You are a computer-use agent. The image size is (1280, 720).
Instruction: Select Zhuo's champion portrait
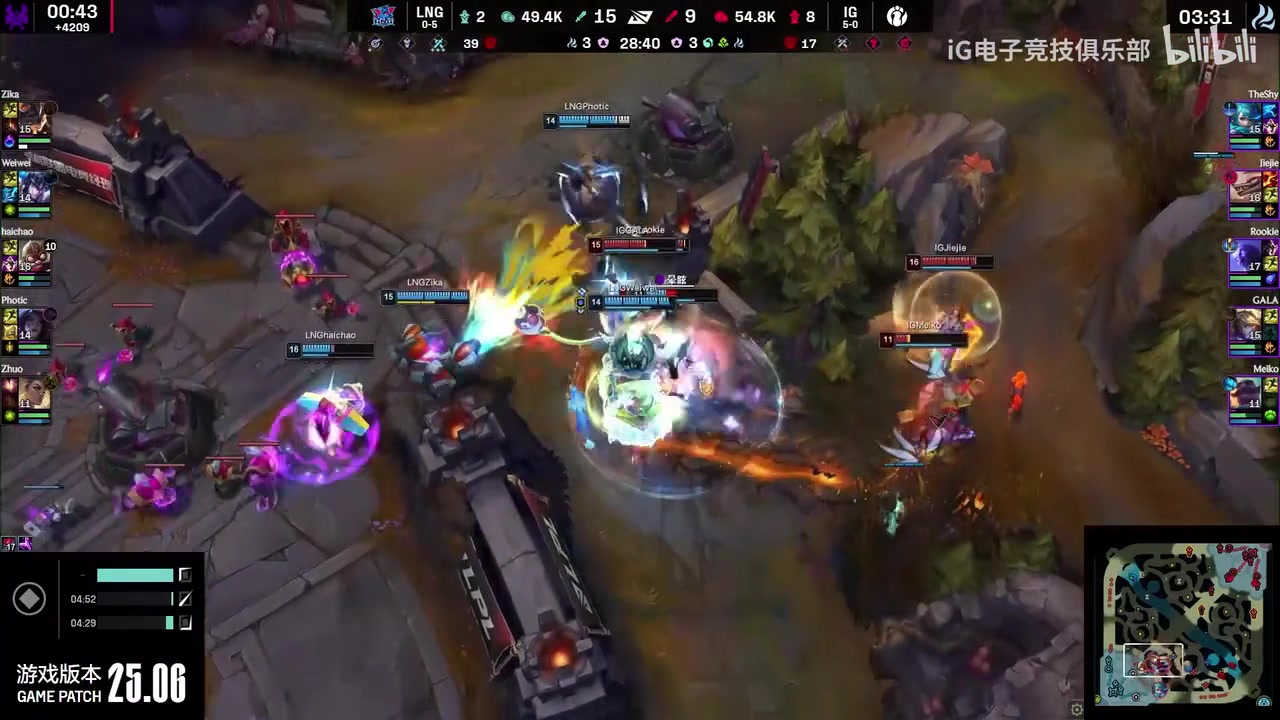click(35, 393)
